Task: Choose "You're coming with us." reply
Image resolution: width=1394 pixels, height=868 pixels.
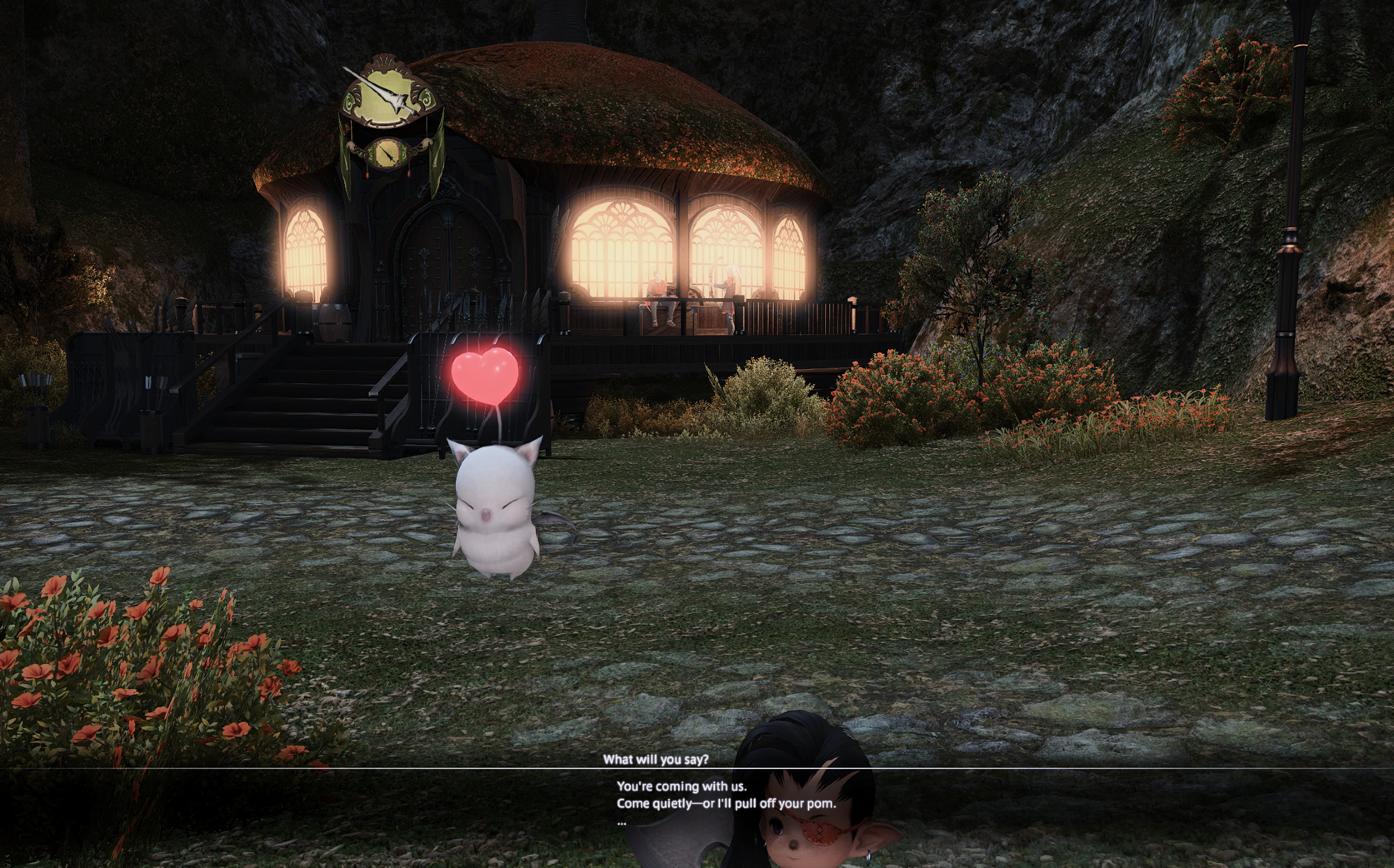Action: point(681,786)
